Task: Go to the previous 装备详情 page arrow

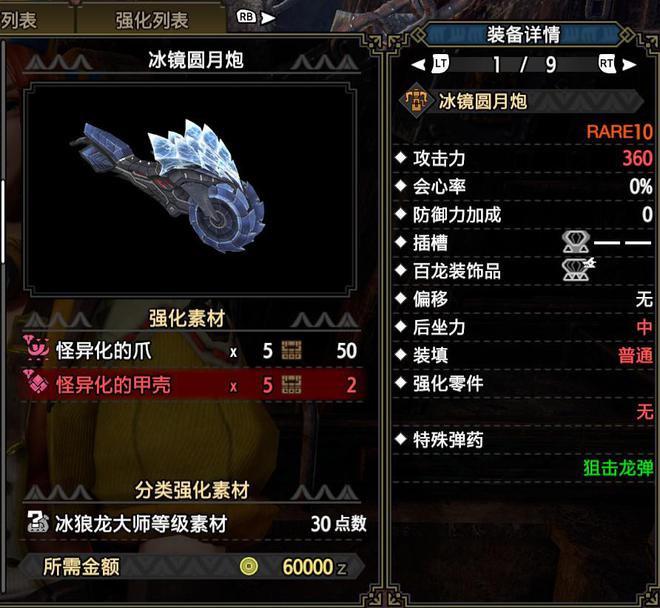Action: coord(418,64)
